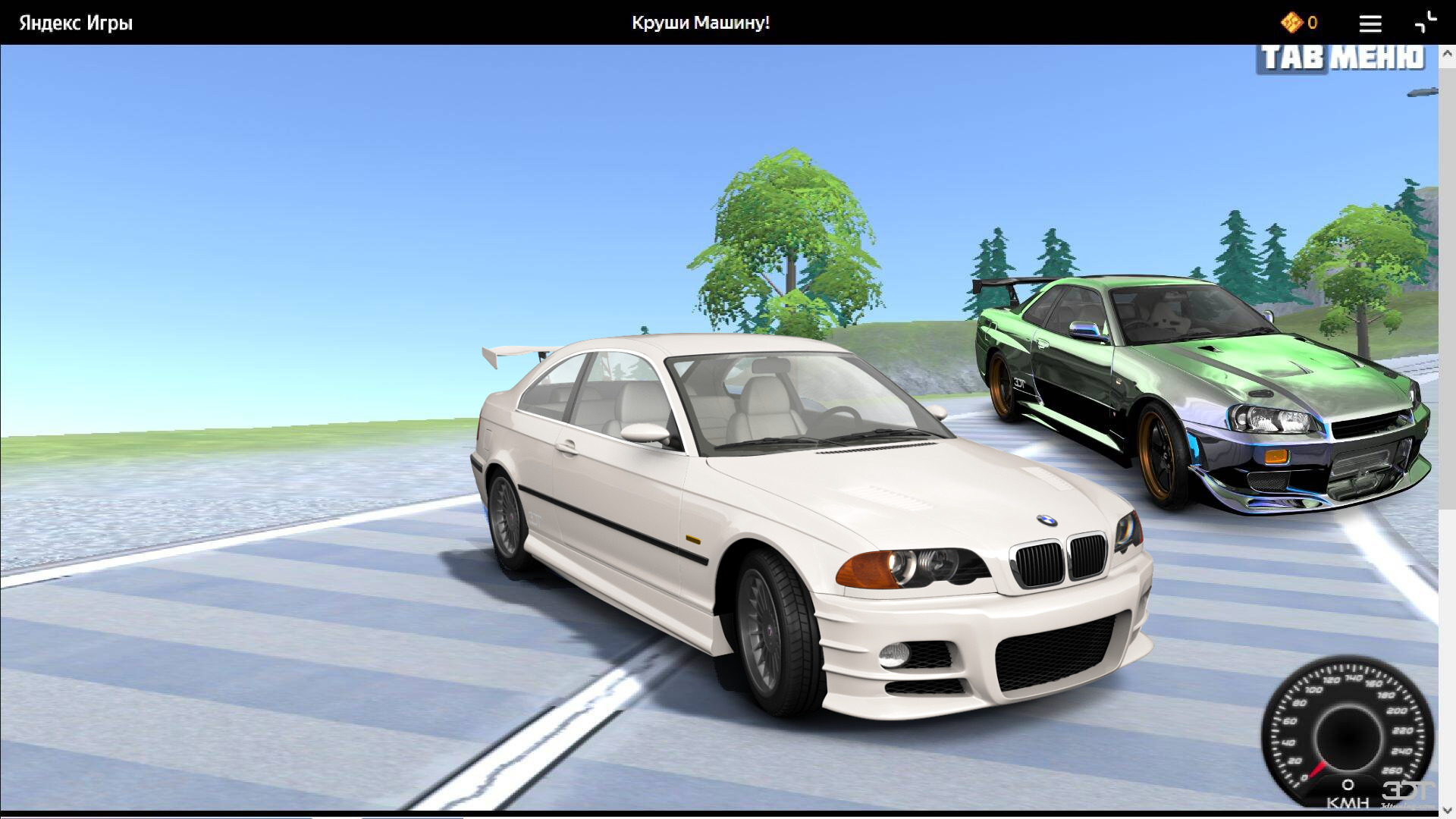Open the hamburger menu in the top bar

click(x=1370, y=24)
